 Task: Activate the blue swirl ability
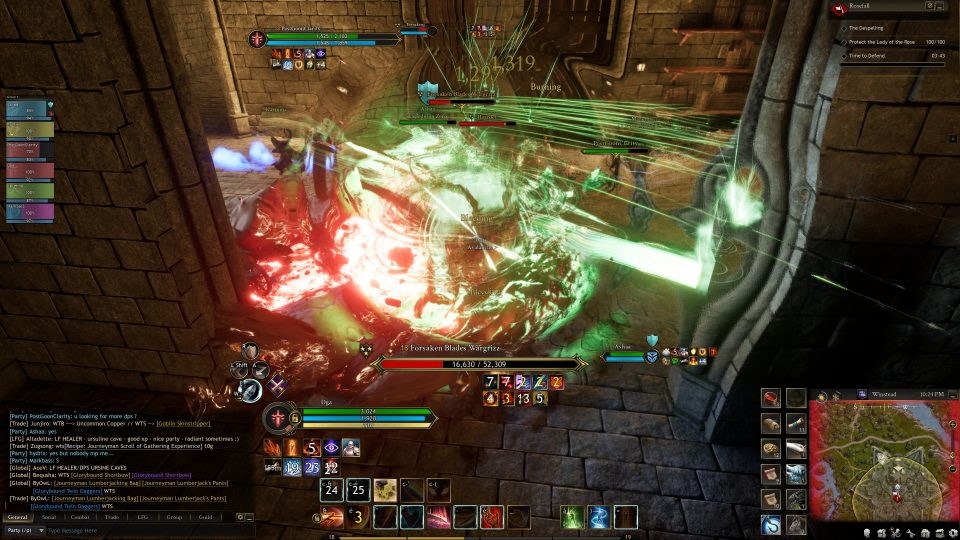click(599, 517)
